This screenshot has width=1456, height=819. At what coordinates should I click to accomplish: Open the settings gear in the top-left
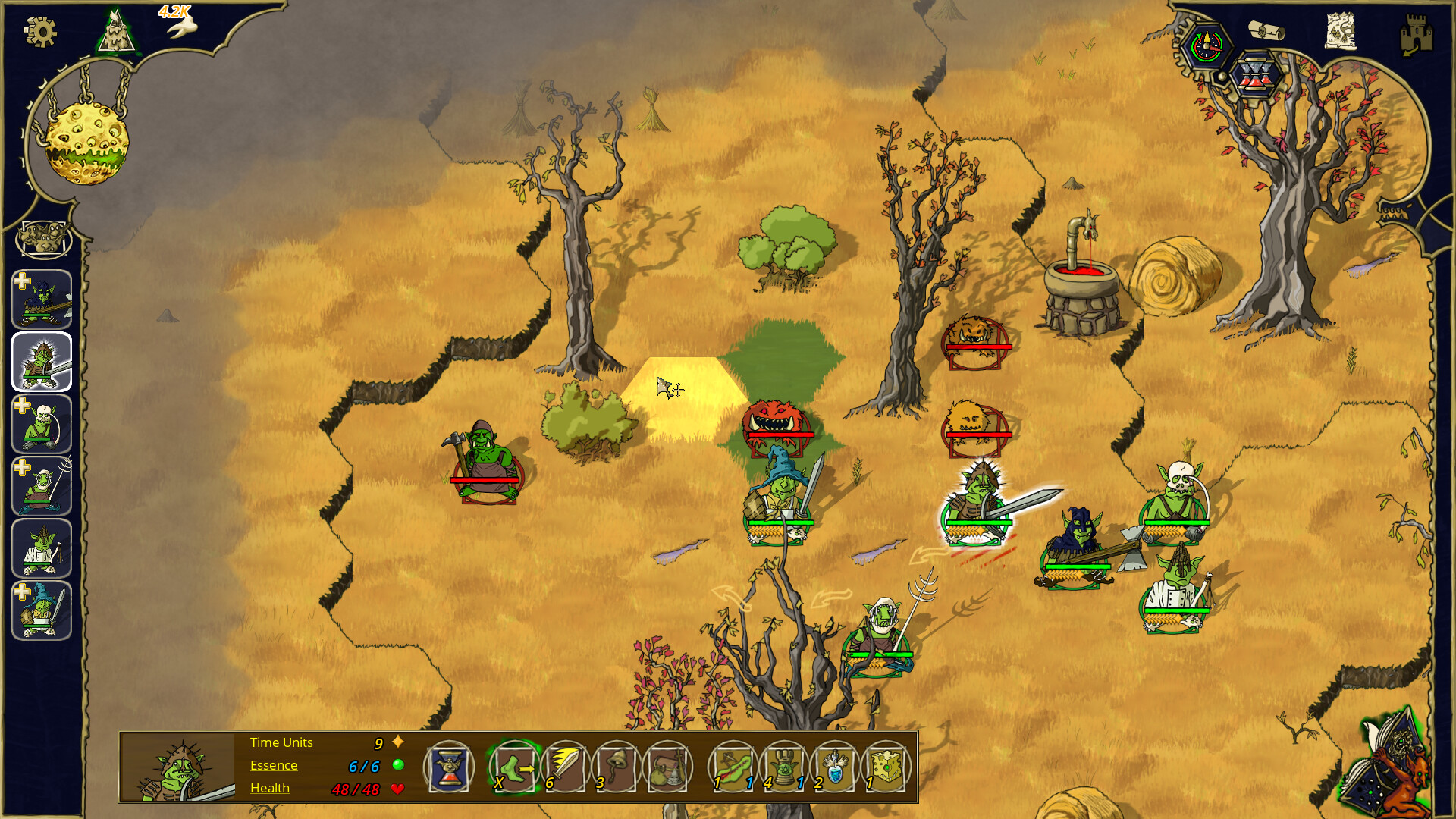click(42, 32)
